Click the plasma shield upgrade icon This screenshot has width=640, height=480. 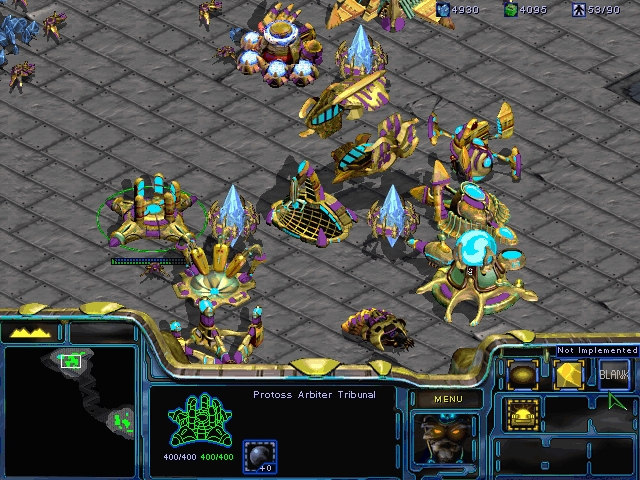(260, 455)
